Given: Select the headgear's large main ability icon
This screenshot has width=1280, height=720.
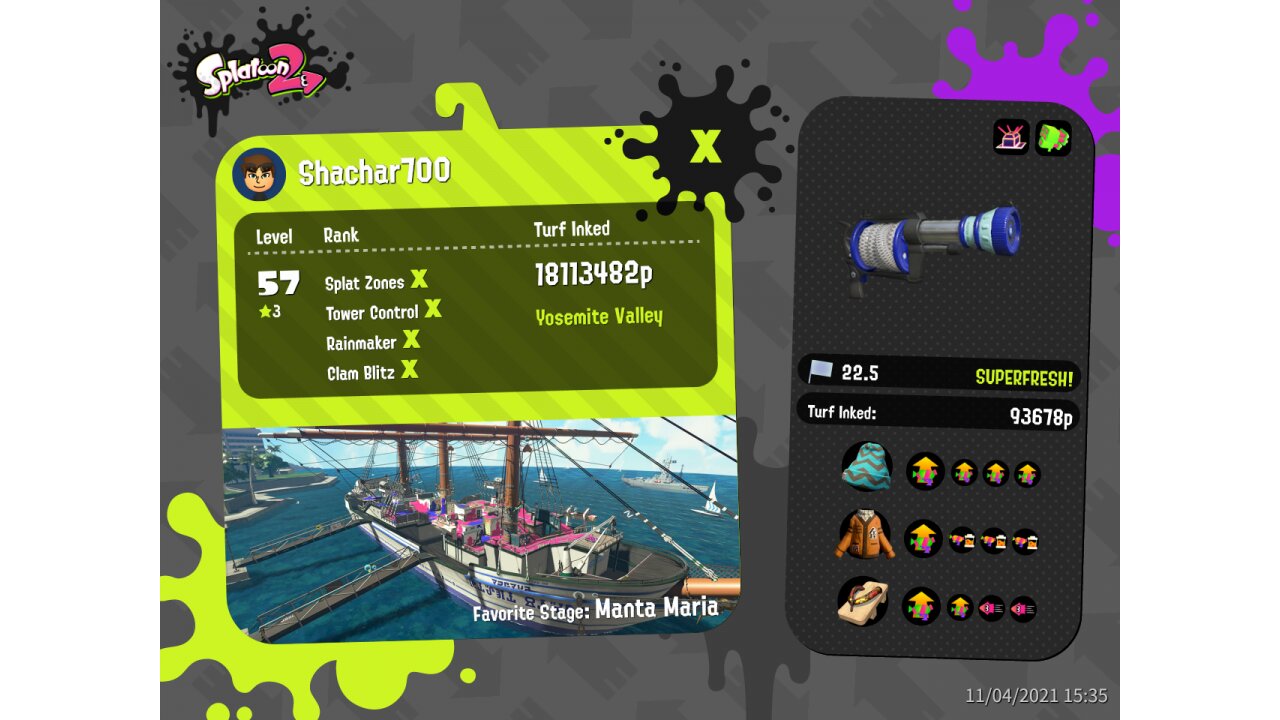Looking at the screenshot, I should click(924, 471).
